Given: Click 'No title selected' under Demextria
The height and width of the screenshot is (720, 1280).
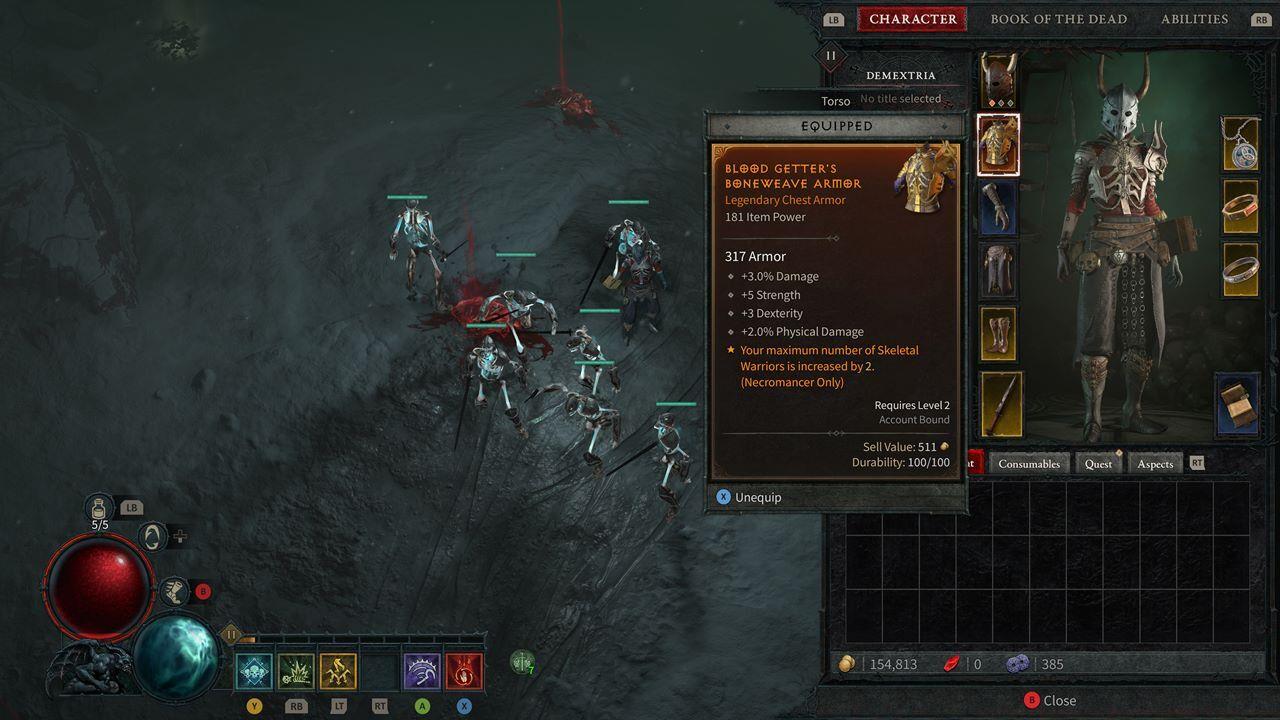Looking at the screenshot, I should (x=899, y=98).
